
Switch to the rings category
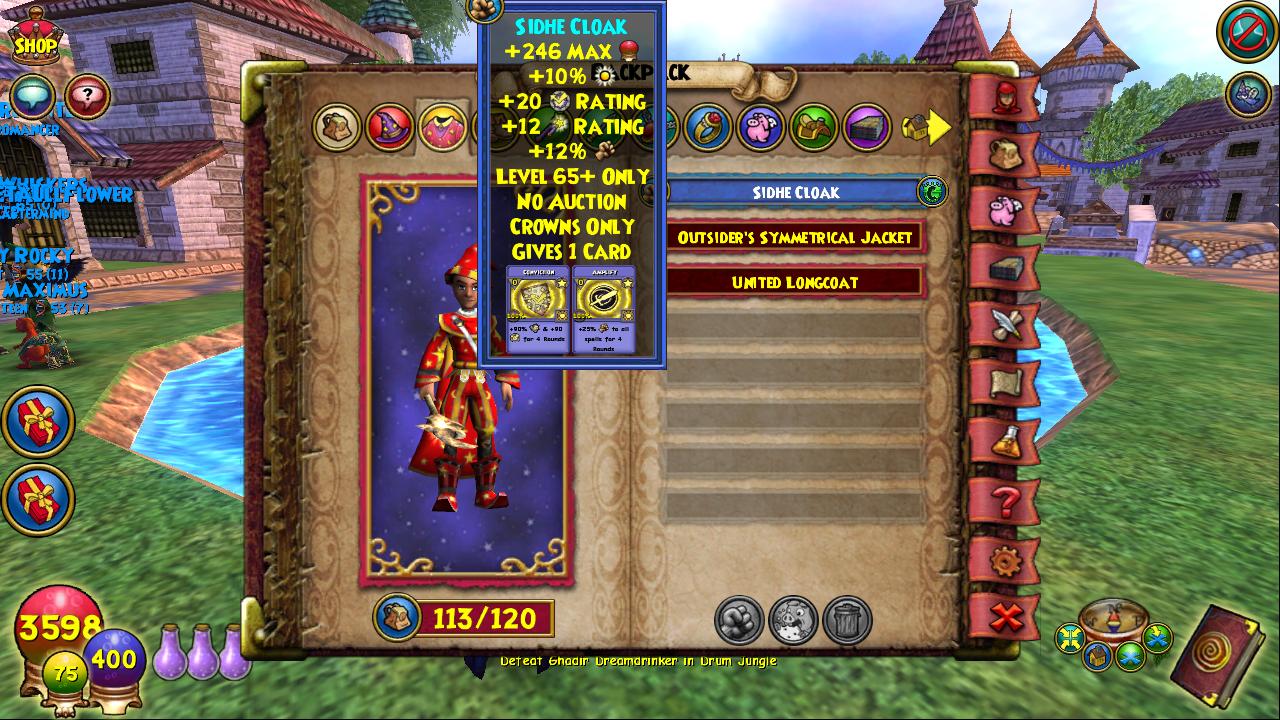pyautogui.click(x=708, y=127)
